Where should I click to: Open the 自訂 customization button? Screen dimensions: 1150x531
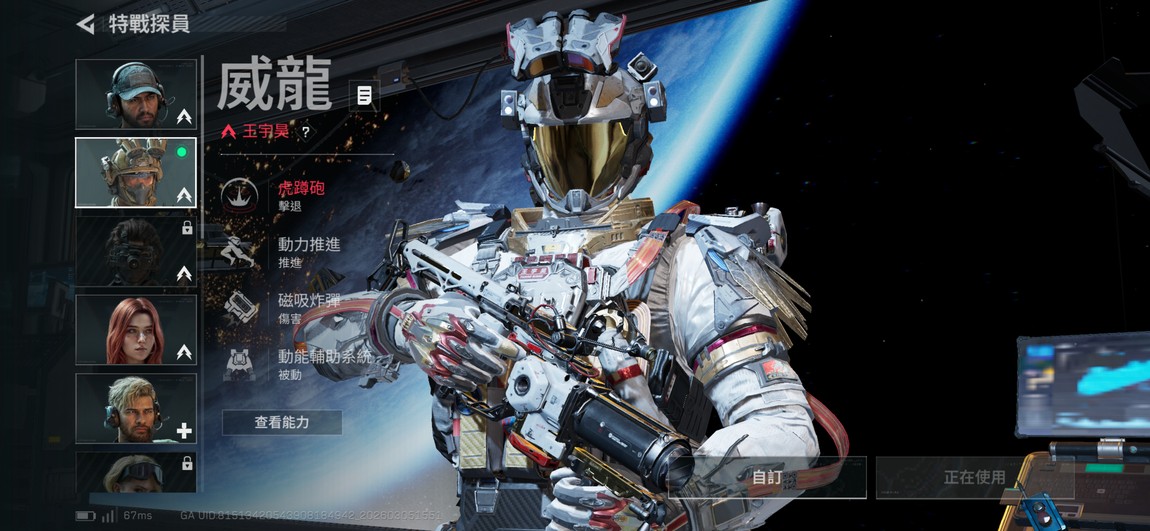point(767,477)
